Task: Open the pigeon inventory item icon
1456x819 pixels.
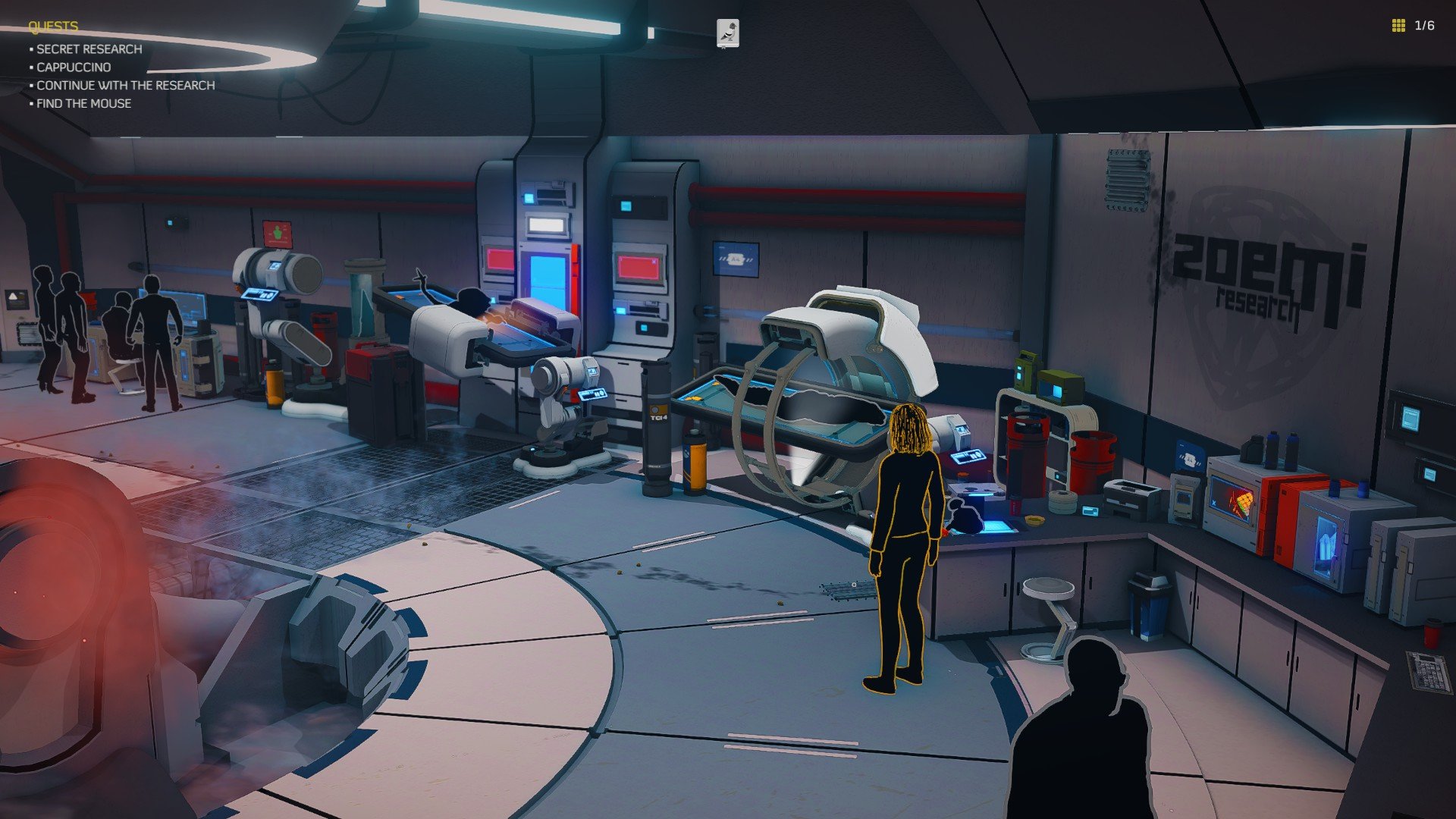Action: 727,33
